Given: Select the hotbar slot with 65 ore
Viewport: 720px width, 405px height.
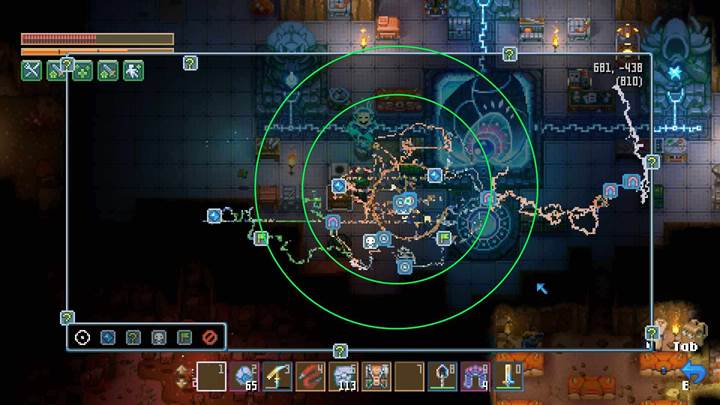Looking at the screenshot, I should click(x=244, y=377).
